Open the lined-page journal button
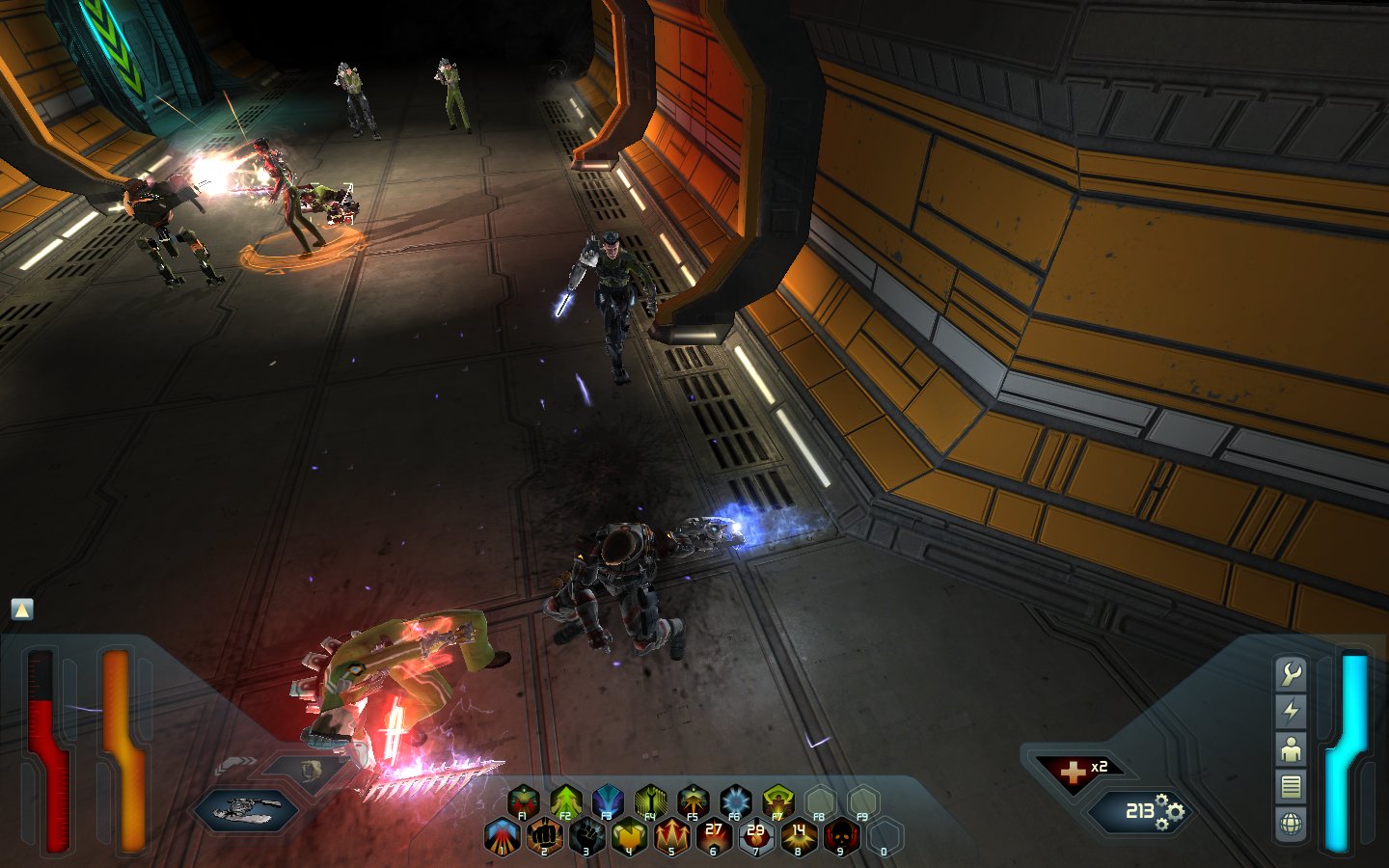 pos(1291,787)
